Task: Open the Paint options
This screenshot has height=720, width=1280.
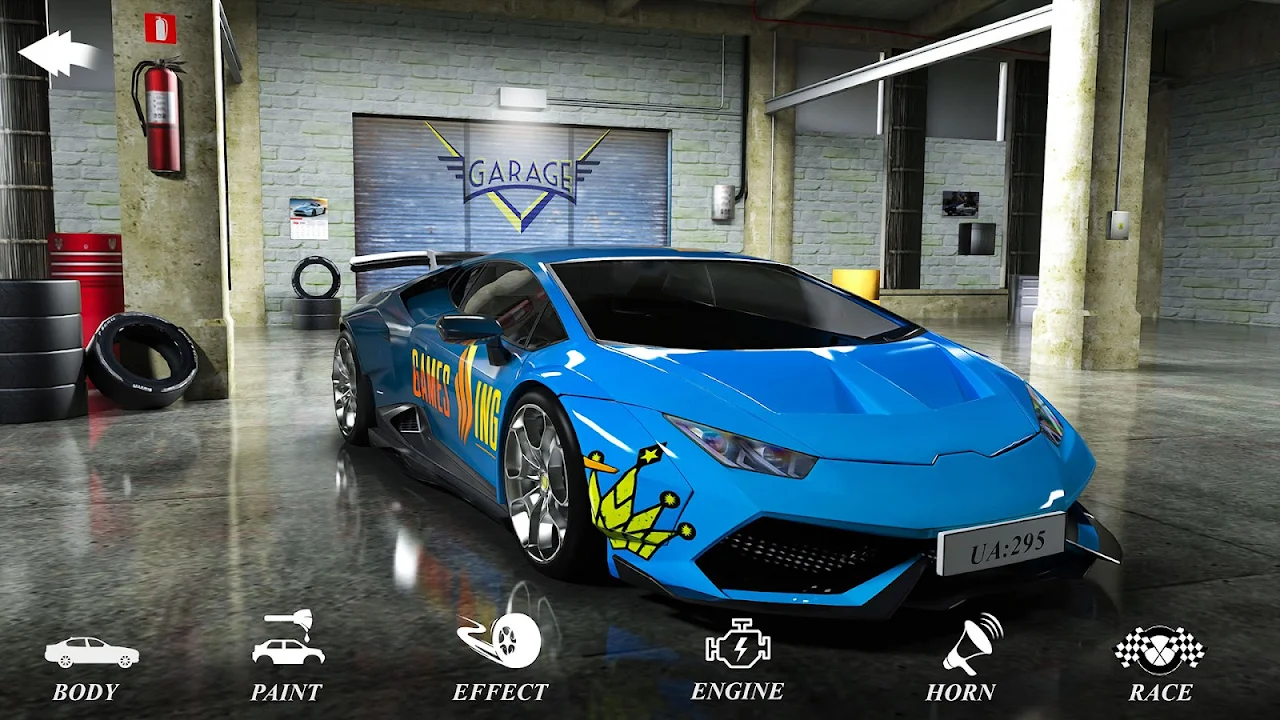Action: [287, 660]
